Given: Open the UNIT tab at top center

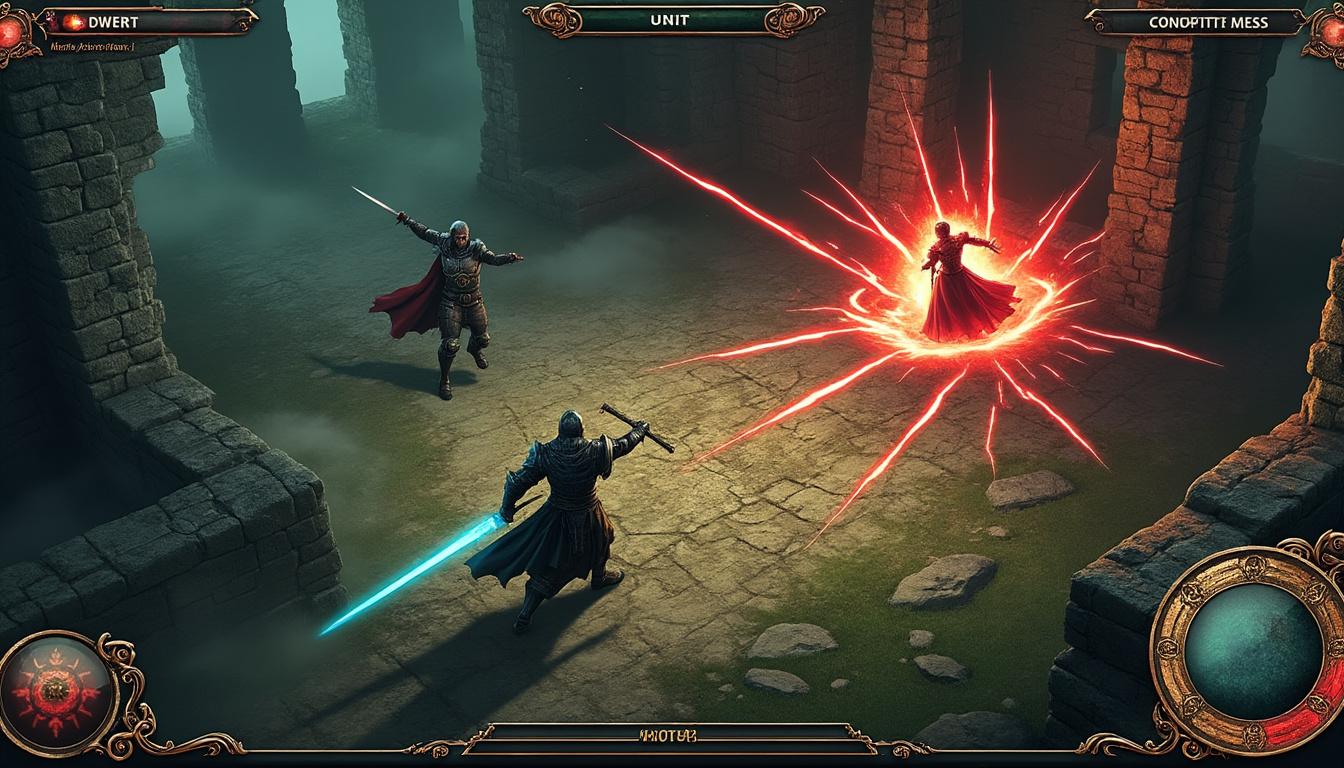Looking at the screenshot, I should [672, 17].
